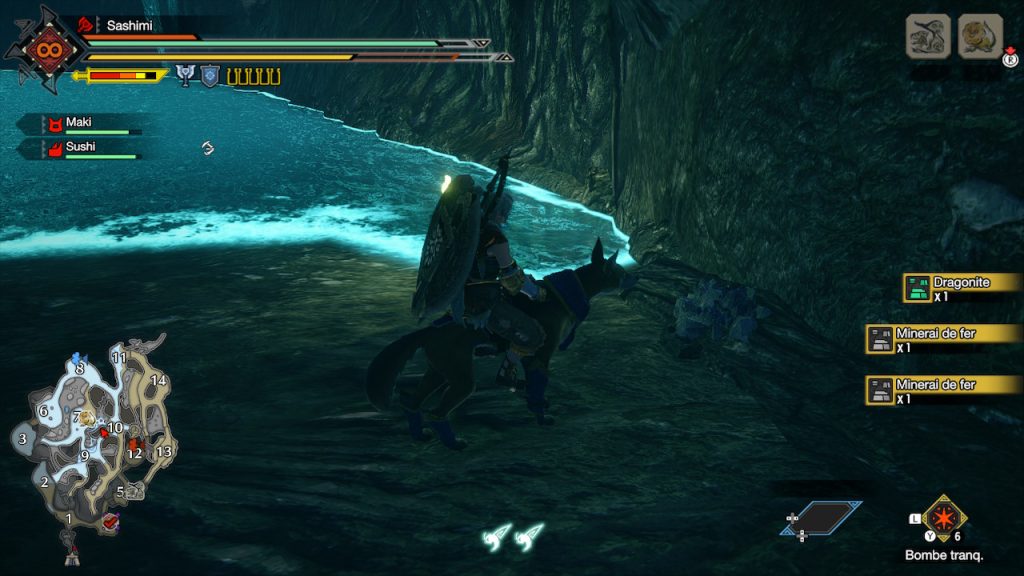
Task: Select the grey monster target icon
Action: (x=928, y=36)
